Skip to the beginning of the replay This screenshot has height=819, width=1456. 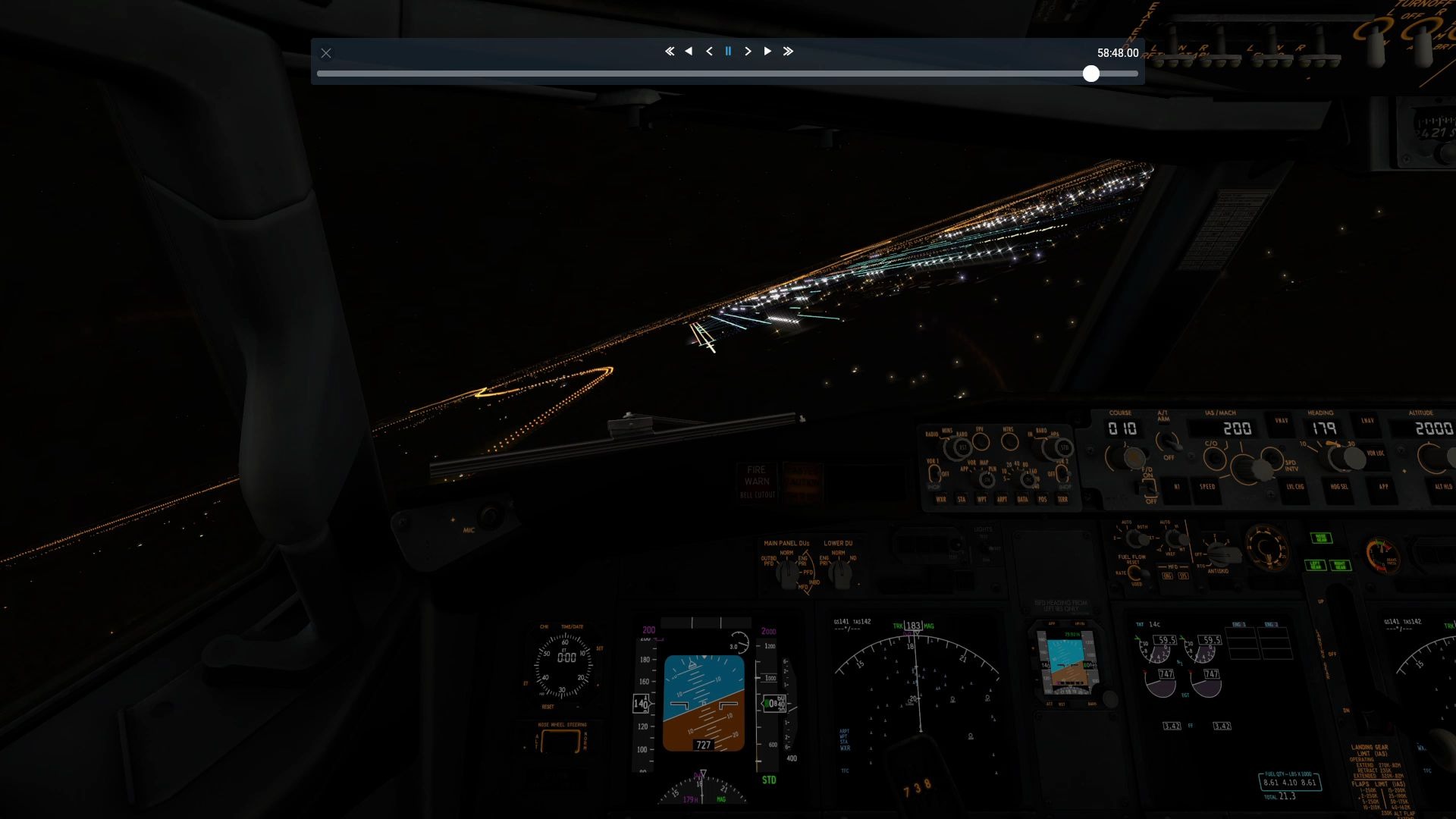coord(669,51)
